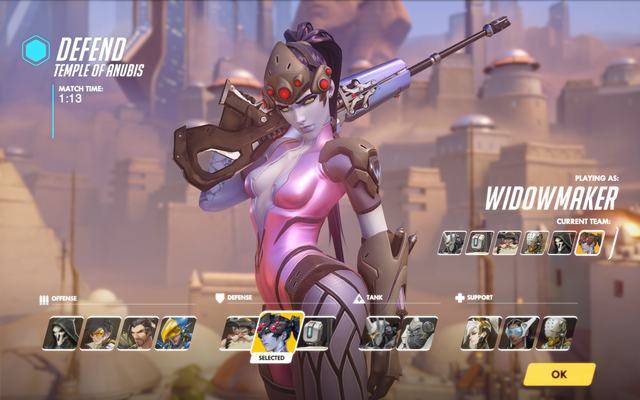Select Zenyatta from the Support heroes
640x400 pixels.
click(x=558, y=332)
